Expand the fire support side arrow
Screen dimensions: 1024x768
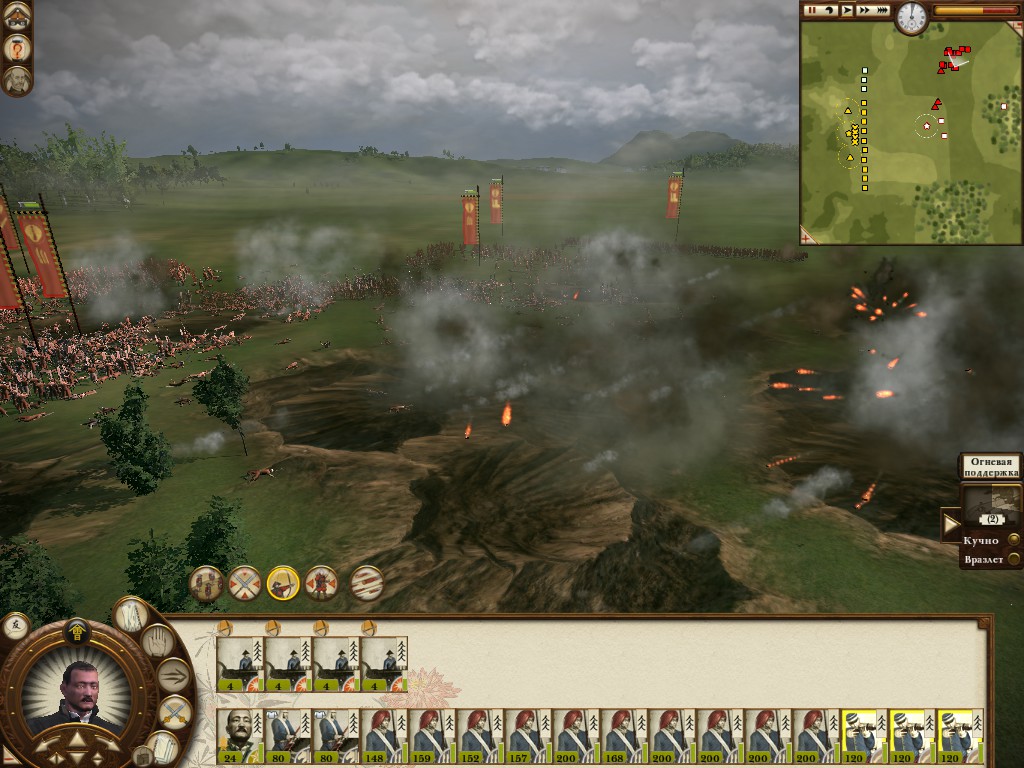951,522
